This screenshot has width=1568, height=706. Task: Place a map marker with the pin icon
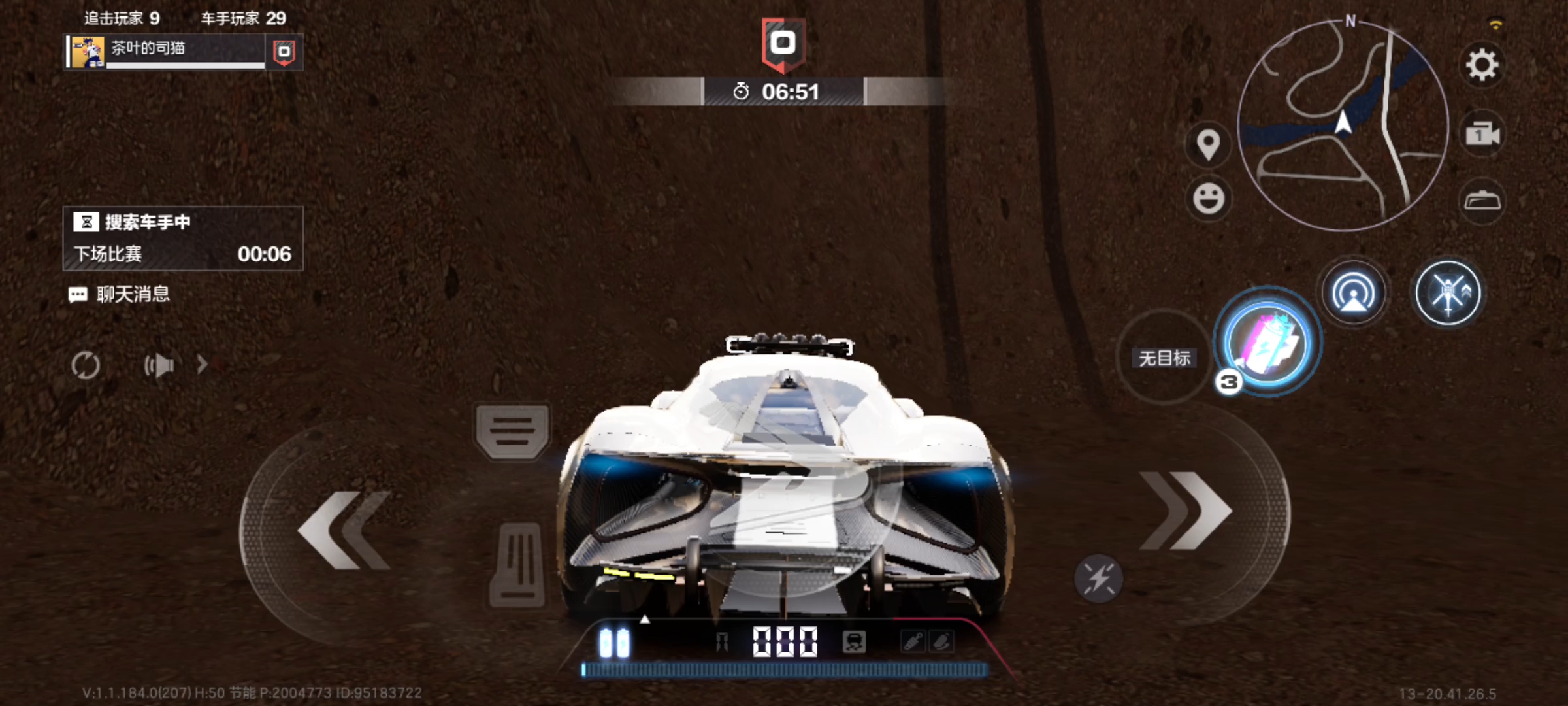point(1208,144)
